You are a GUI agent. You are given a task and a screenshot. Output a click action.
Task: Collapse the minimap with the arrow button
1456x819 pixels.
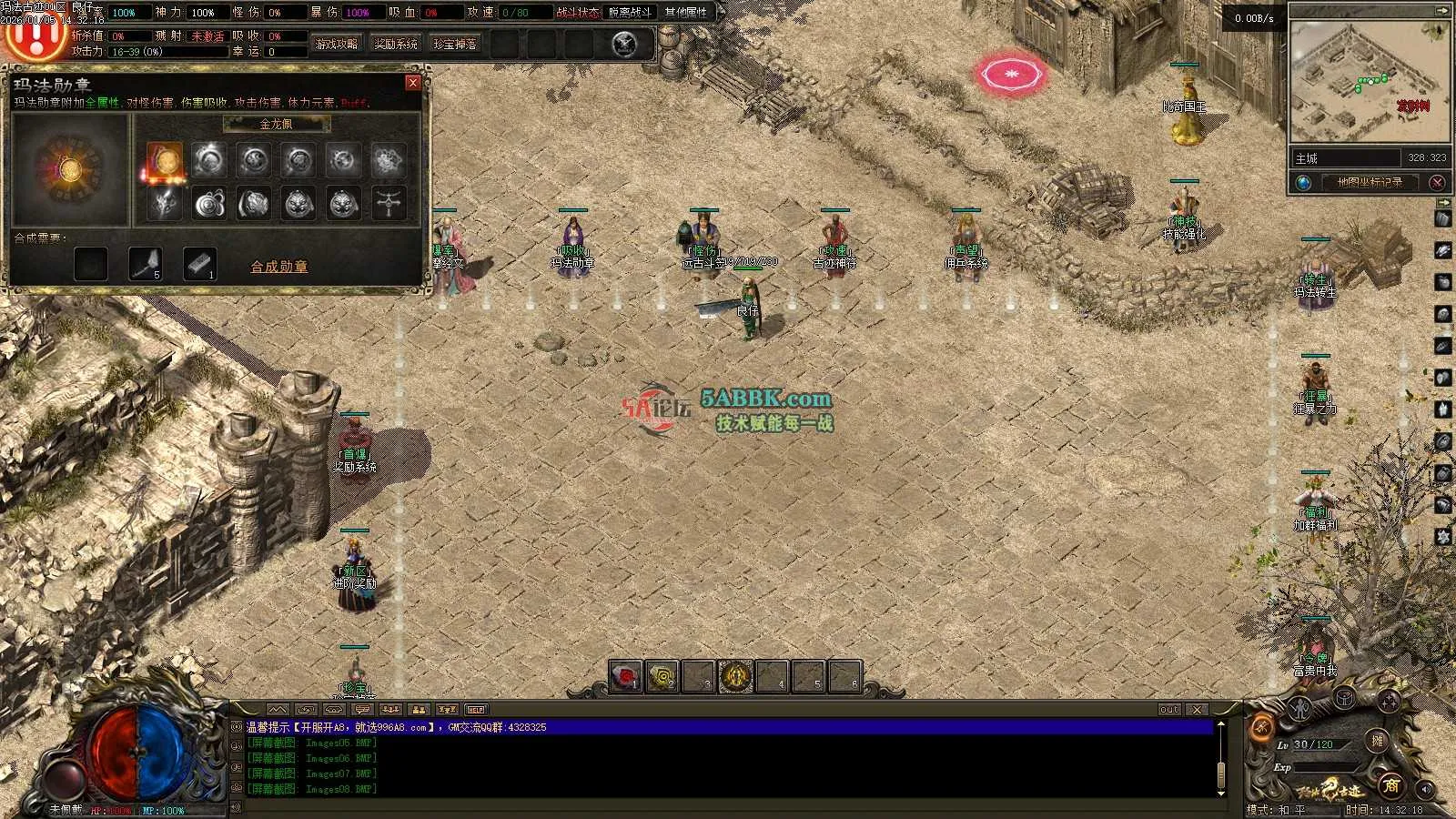tap(1441, 10)
